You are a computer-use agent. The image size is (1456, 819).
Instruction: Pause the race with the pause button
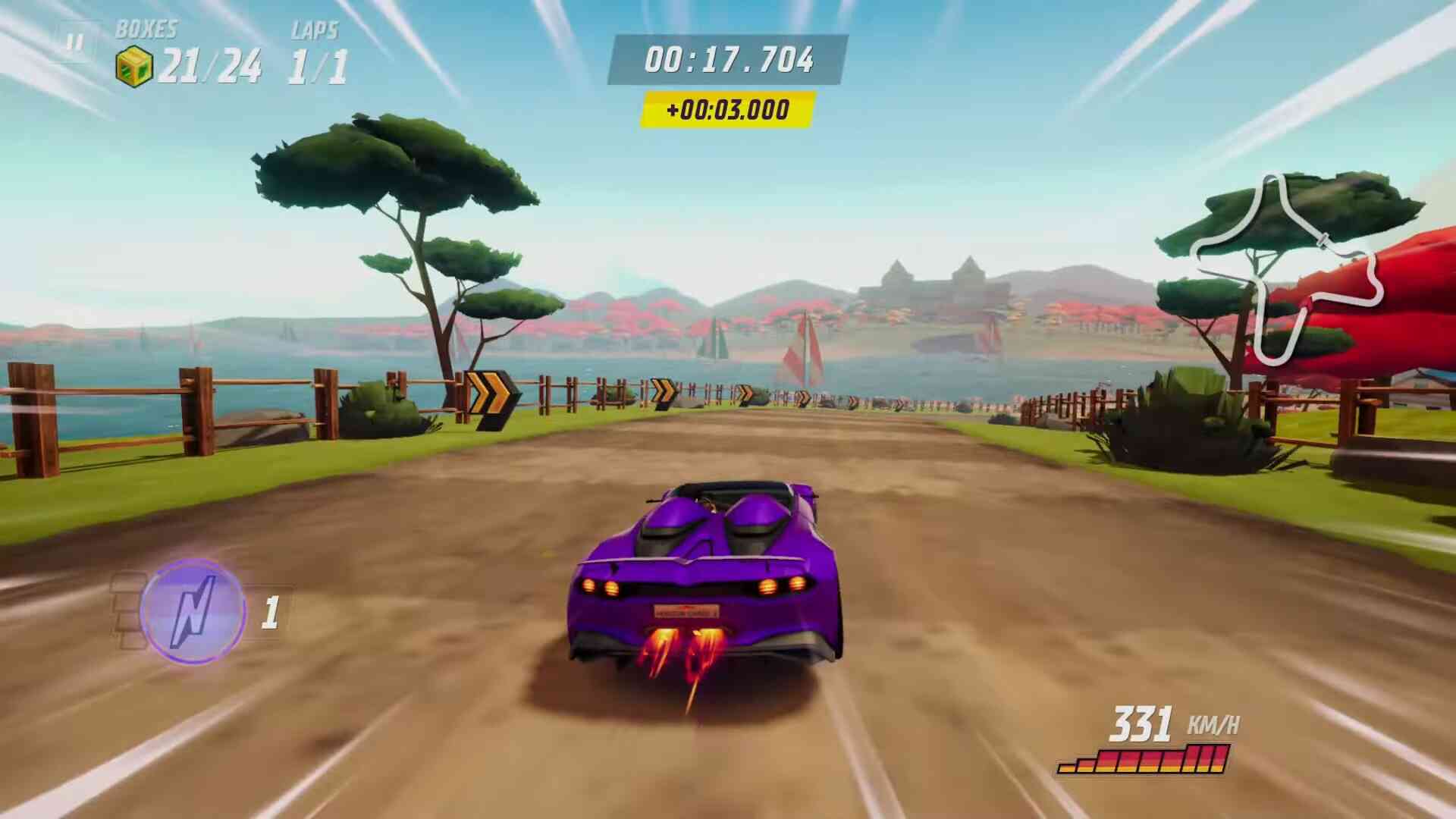click(x=74, y=42)
